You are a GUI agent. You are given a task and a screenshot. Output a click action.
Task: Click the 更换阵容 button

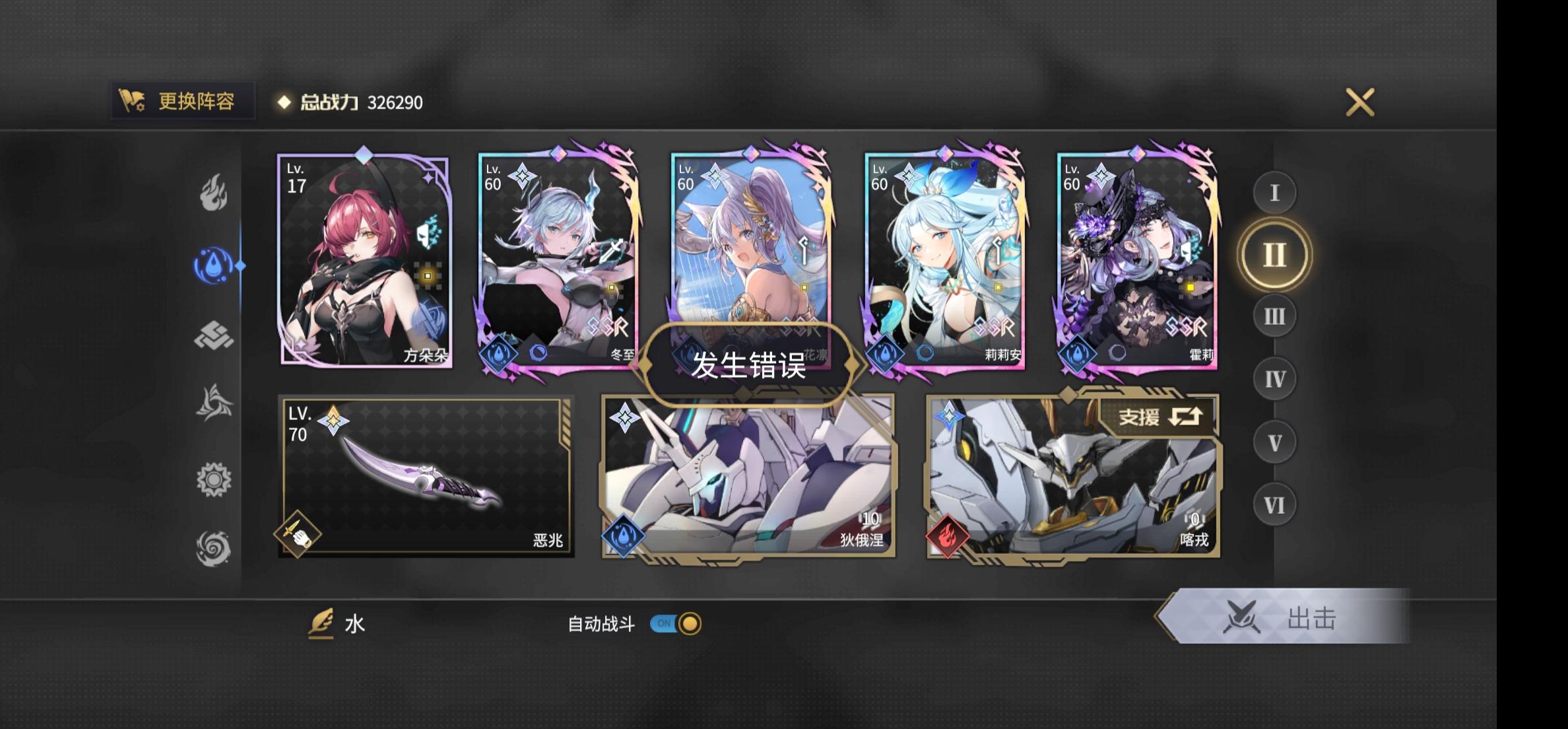pos(181,100)
